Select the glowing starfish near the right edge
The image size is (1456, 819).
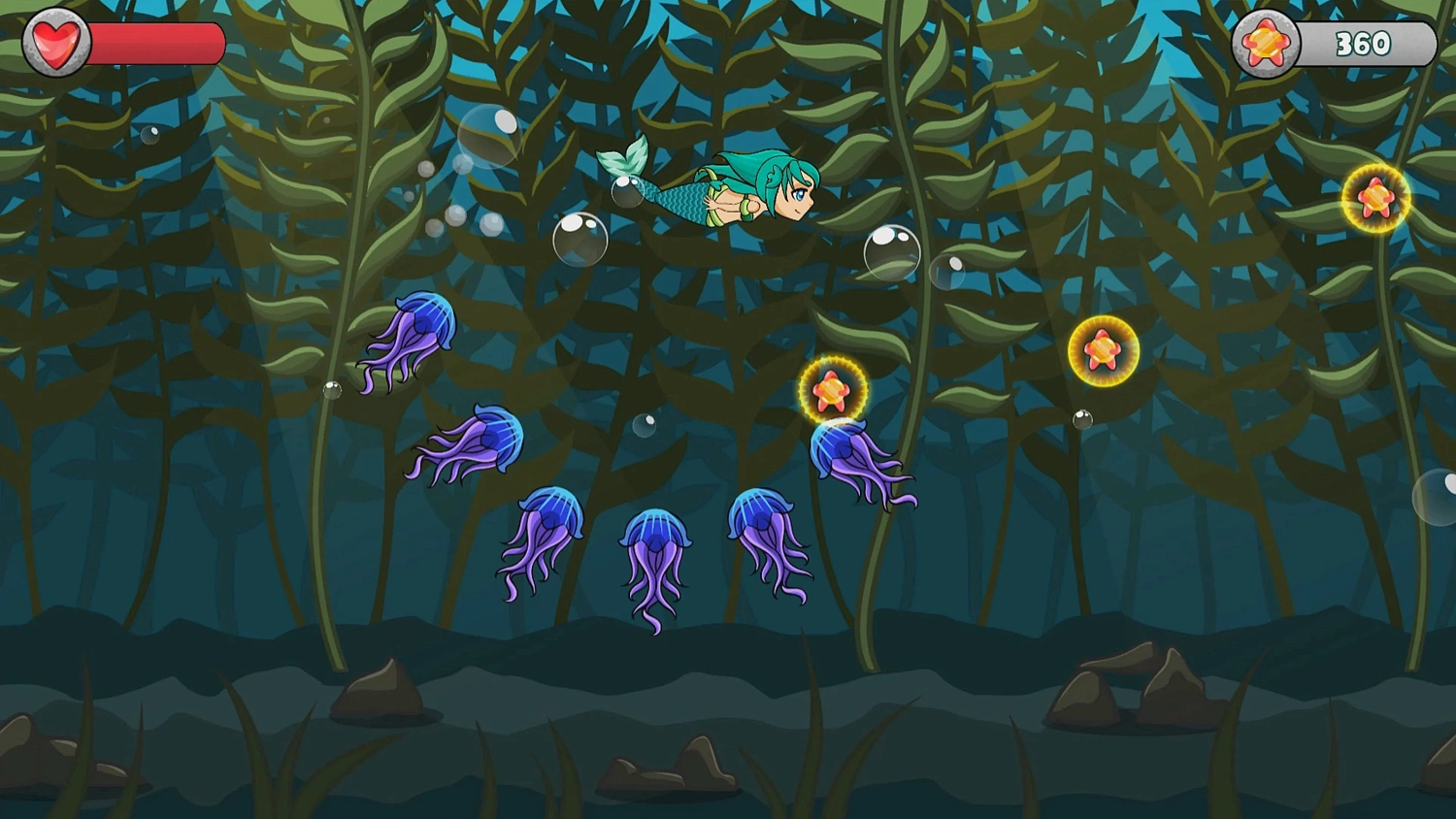(x=1375, y=198)
